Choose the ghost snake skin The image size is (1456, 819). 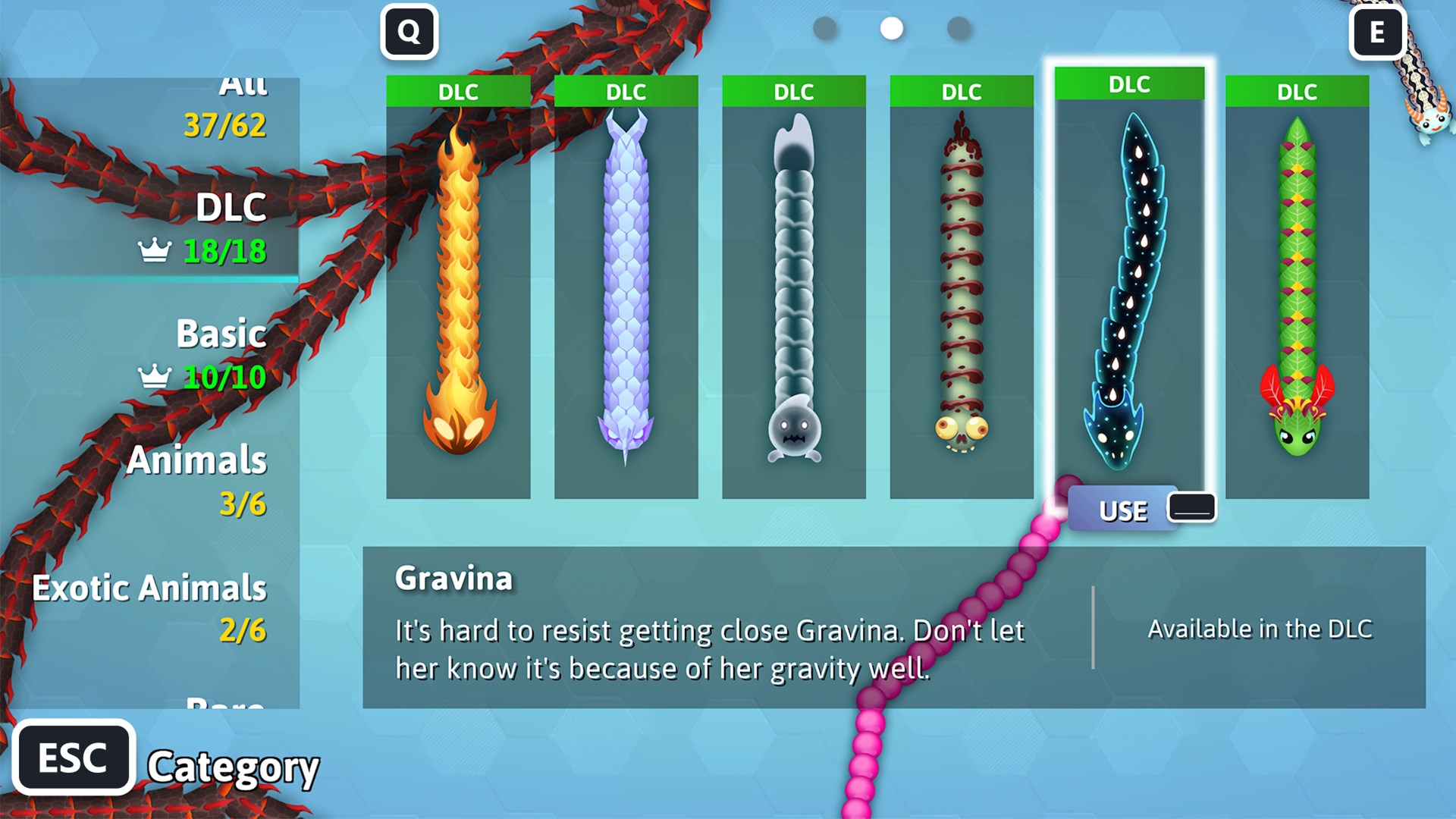[795, 288]
